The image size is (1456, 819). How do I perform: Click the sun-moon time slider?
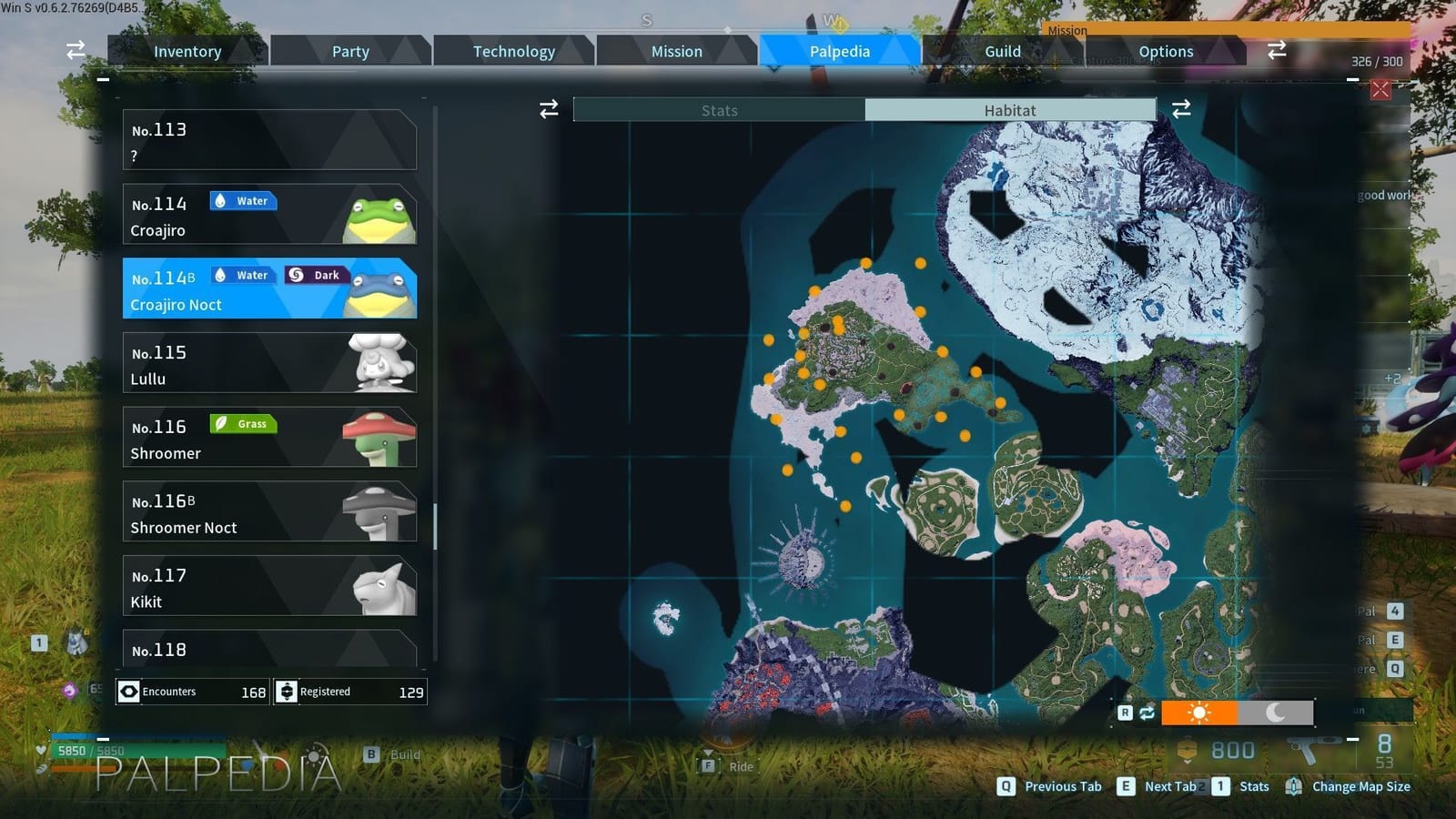[1238, 713]
